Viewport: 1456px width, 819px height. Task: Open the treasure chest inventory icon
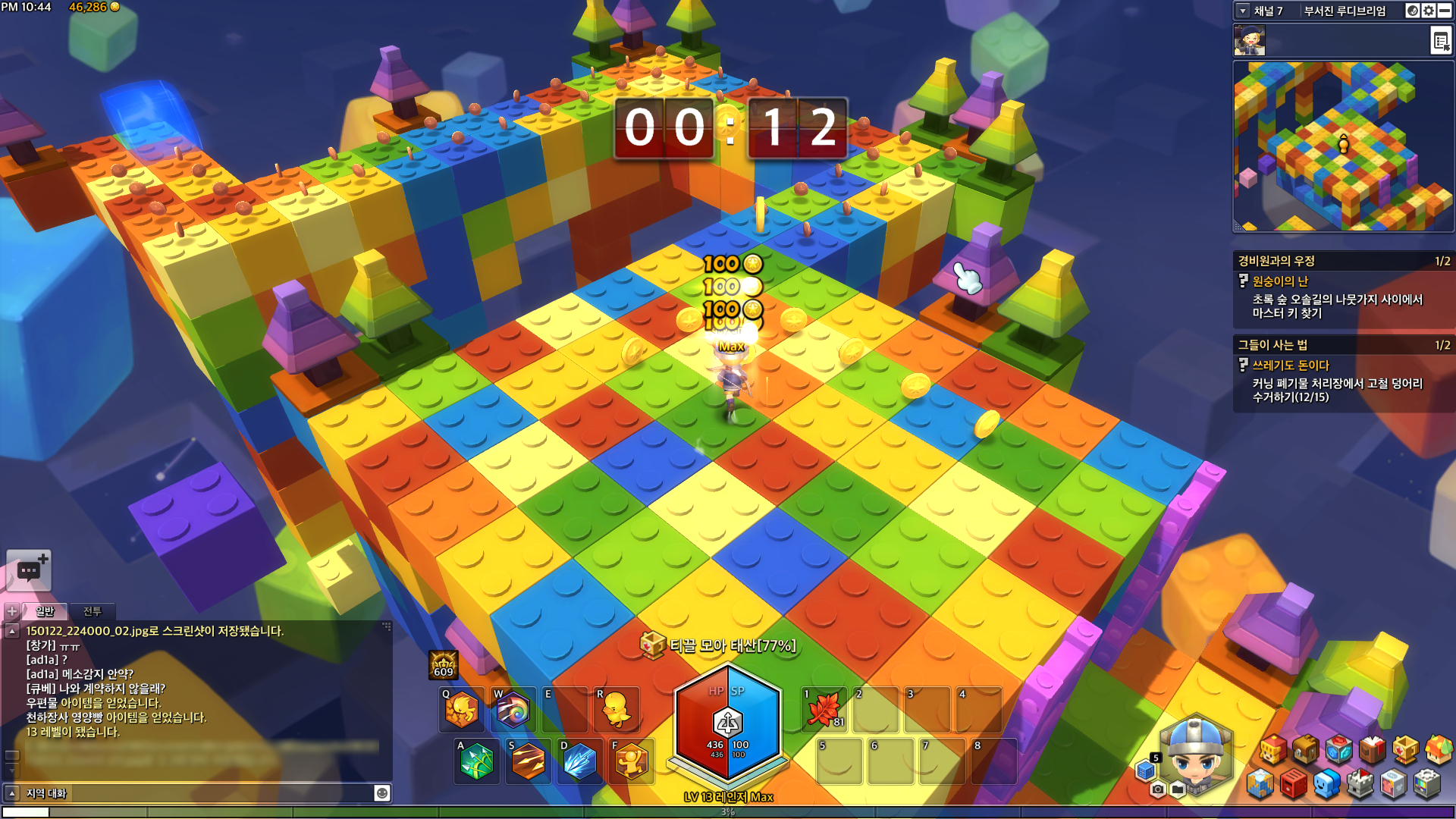(x=1306, y=750)
